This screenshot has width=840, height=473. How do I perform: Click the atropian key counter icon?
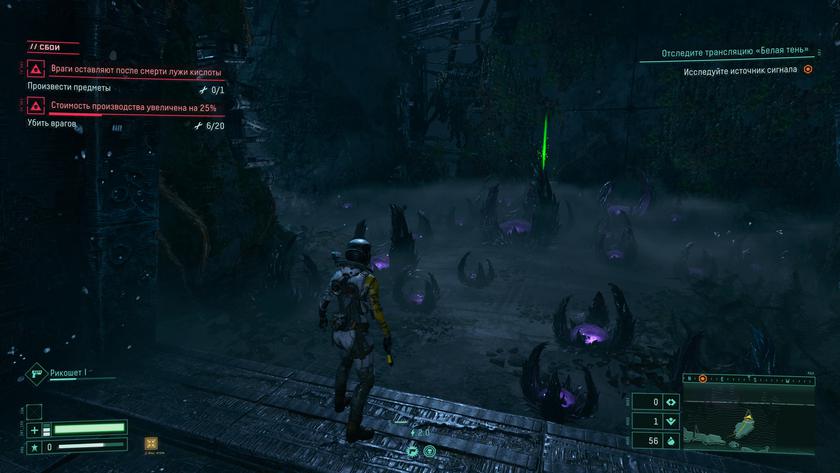(671, 402)
